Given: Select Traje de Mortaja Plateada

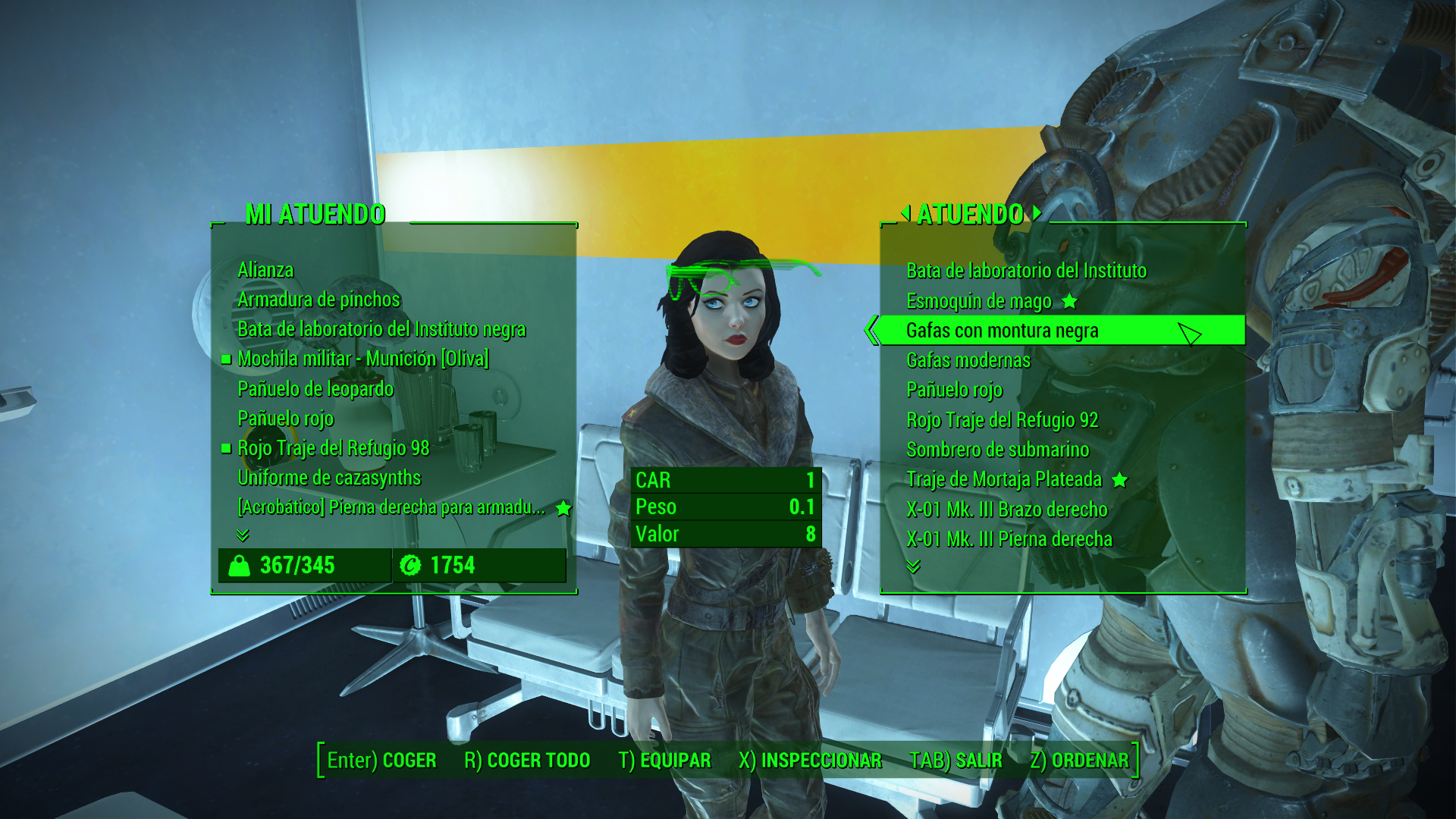Looking at the screenshot, I should pos(1004,479).
